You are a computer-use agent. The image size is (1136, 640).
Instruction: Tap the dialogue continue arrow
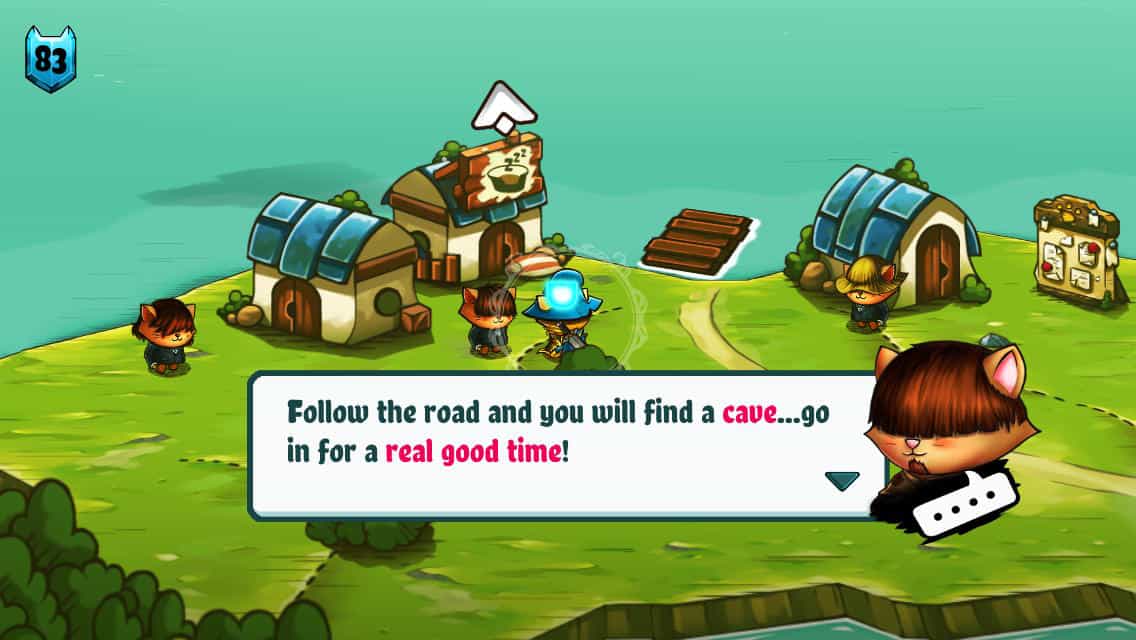(842, 481)
